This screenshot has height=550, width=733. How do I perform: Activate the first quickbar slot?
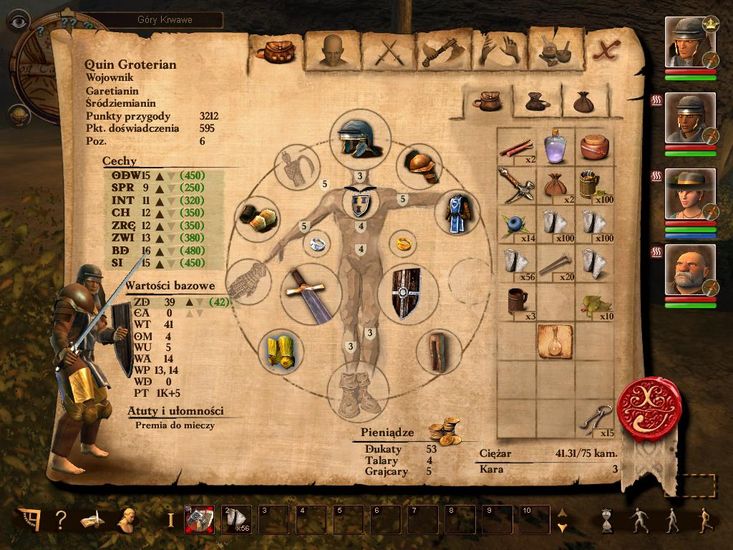coord(201,519)
